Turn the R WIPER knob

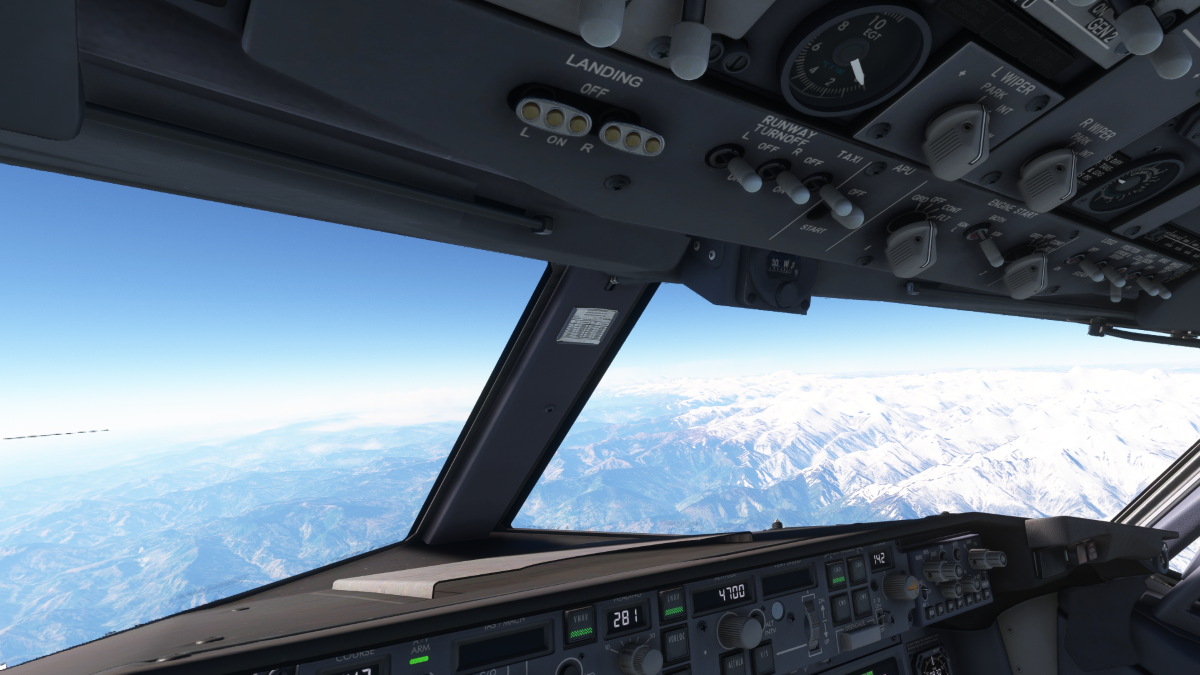(x=1047, y=179)
